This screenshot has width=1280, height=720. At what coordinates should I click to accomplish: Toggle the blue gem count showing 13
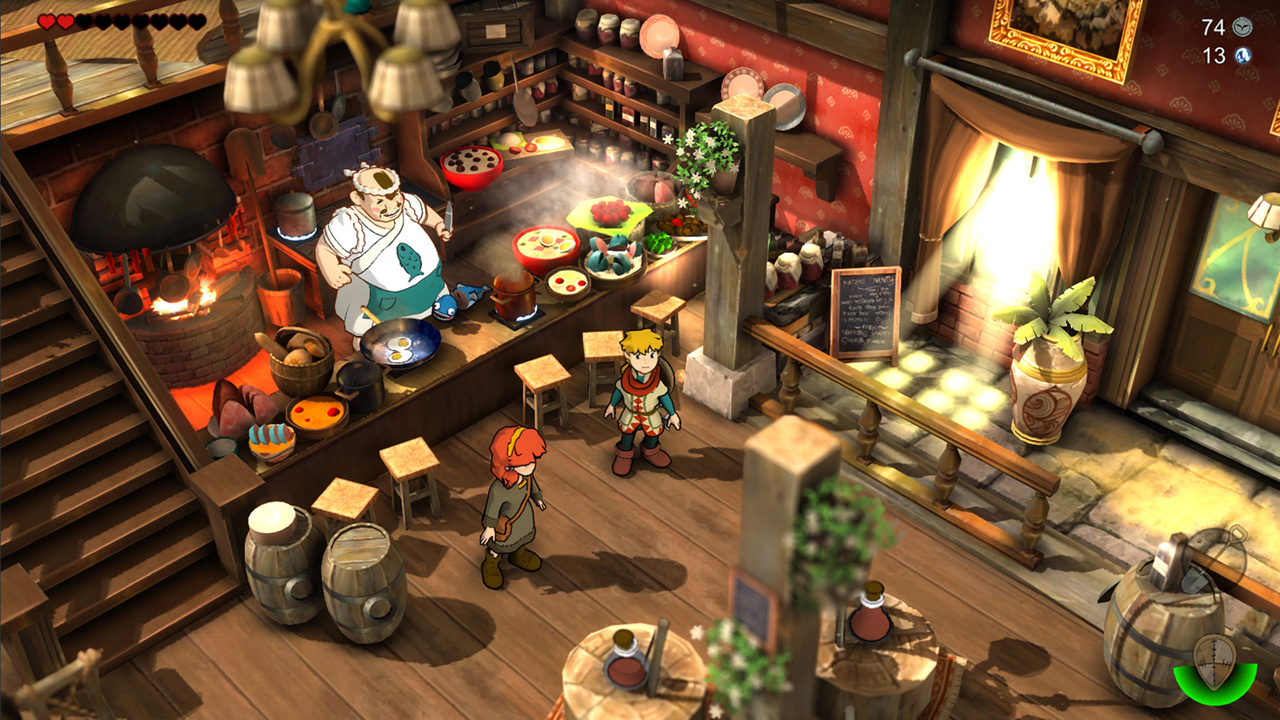1212,57
